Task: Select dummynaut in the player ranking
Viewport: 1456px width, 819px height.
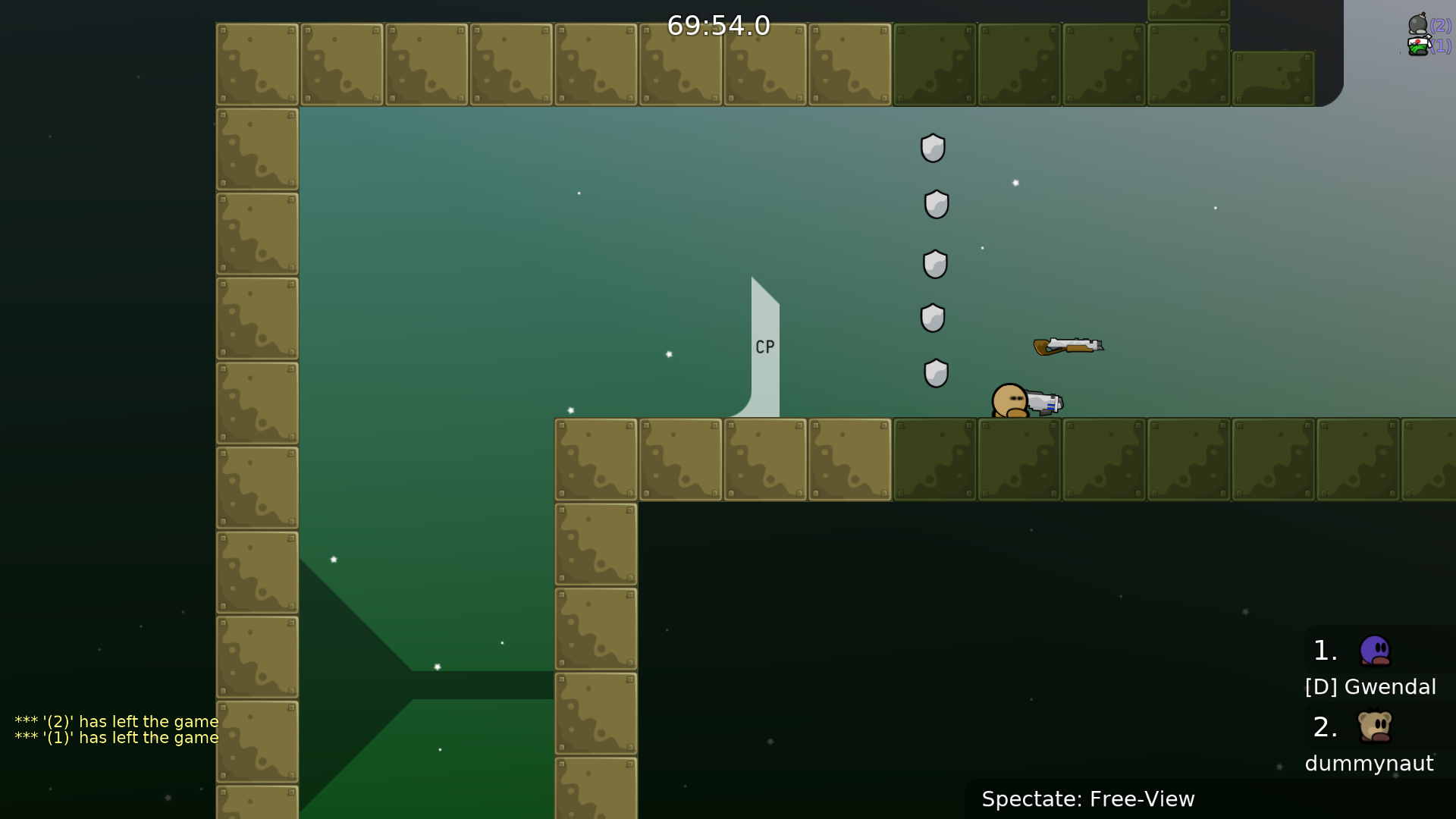Action: coord(1369,763)
